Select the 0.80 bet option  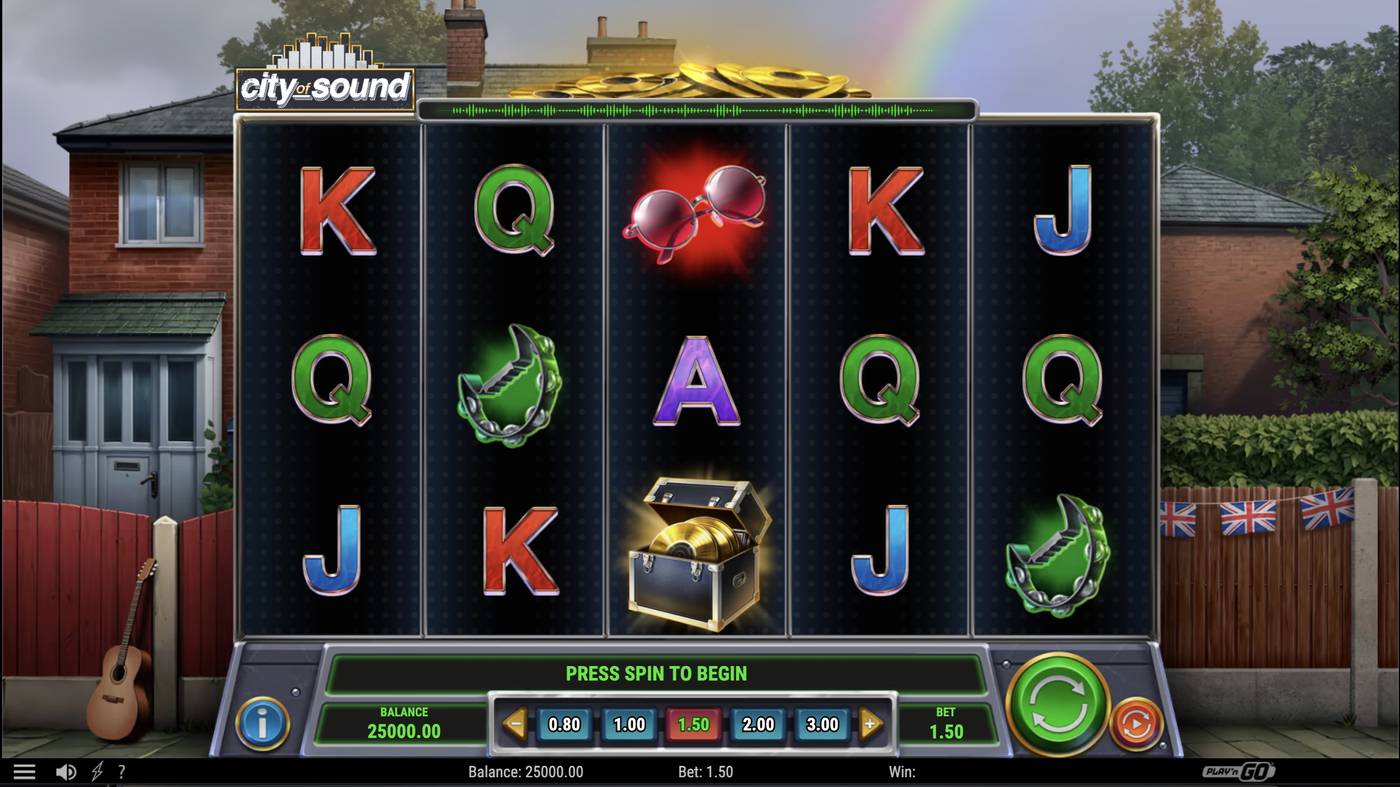point(564,723)
